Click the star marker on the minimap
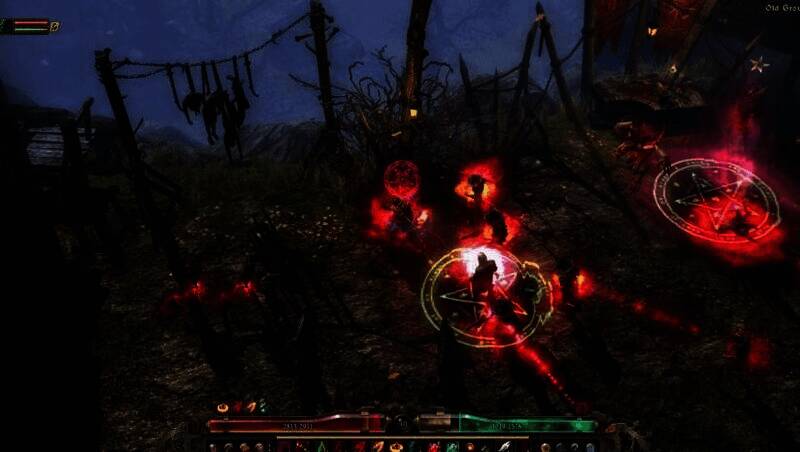Screen dimensions: 800x452 (759, 64)
